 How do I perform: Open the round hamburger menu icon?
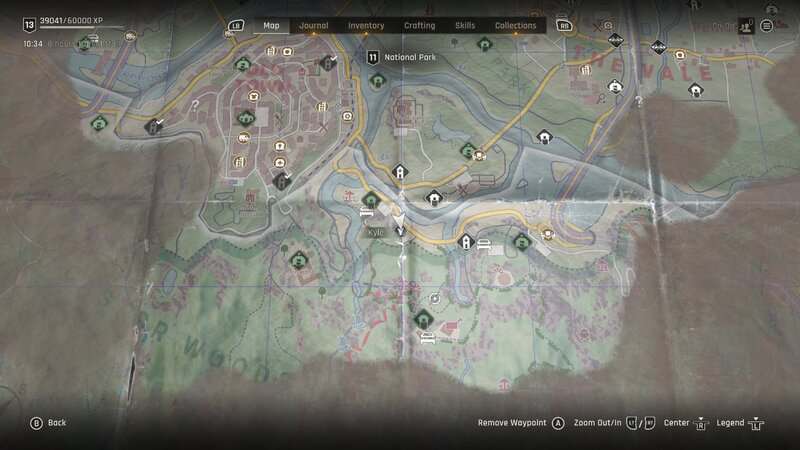[x=767, y=26]
